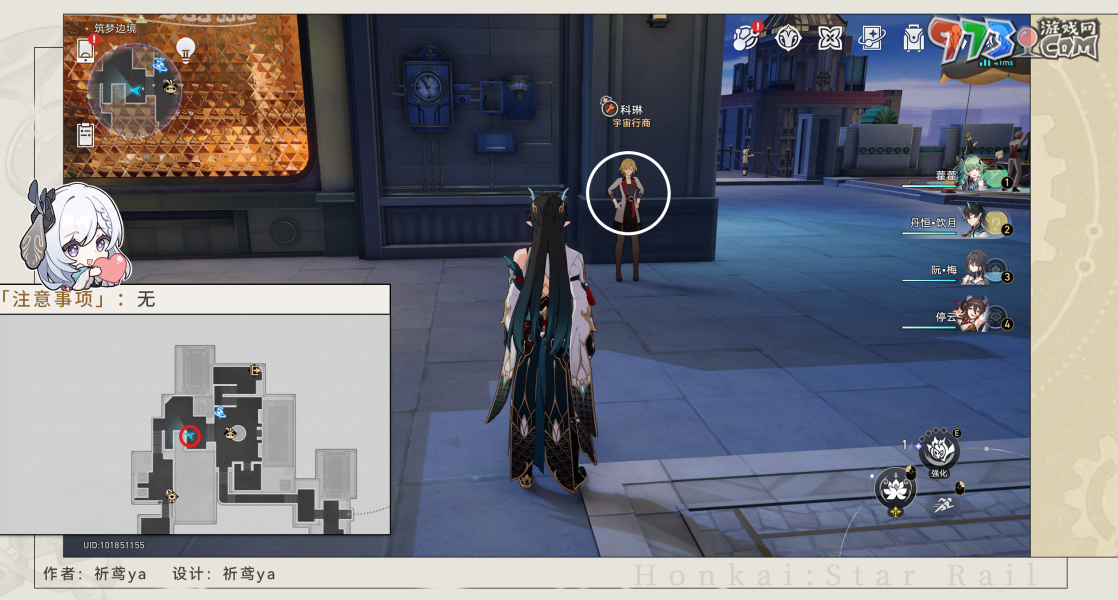Activate the 强化 technique skill
Image resolution: width=1118 pixels, height=600 pixels.
click(x=938, y=451)
